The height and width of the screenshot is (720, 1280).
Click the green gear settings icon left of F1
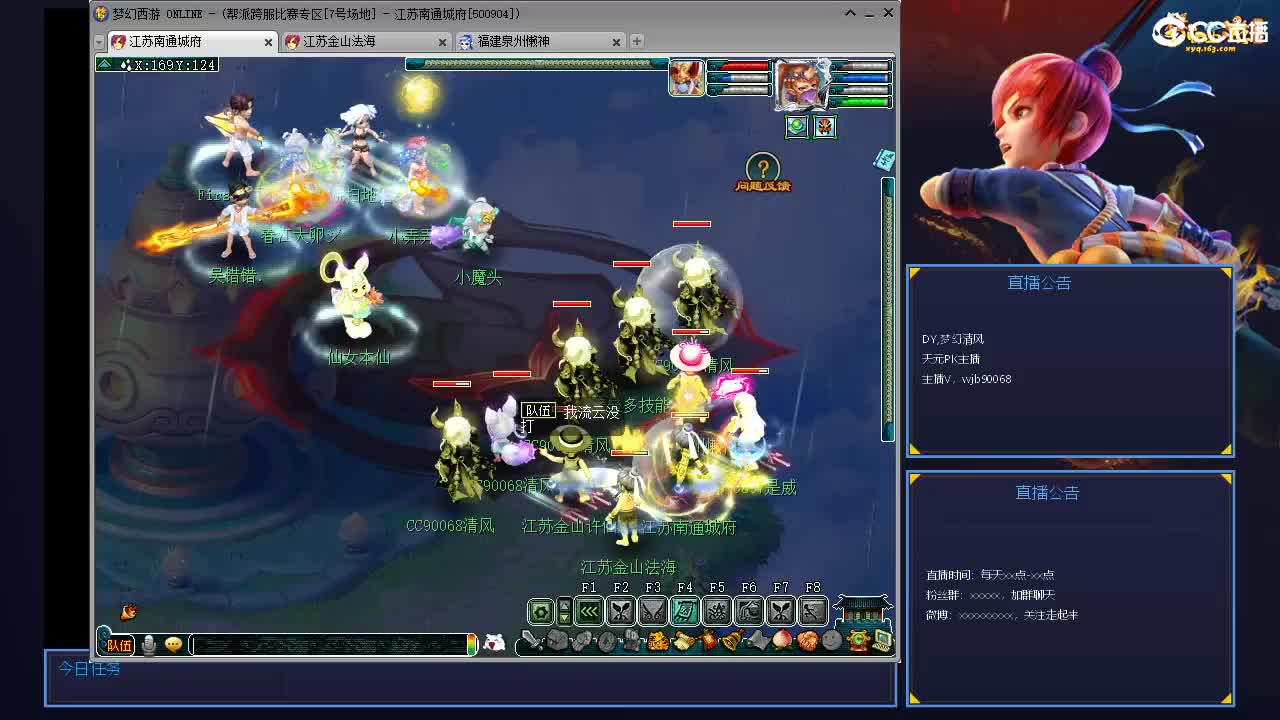(x=540, y=610)
